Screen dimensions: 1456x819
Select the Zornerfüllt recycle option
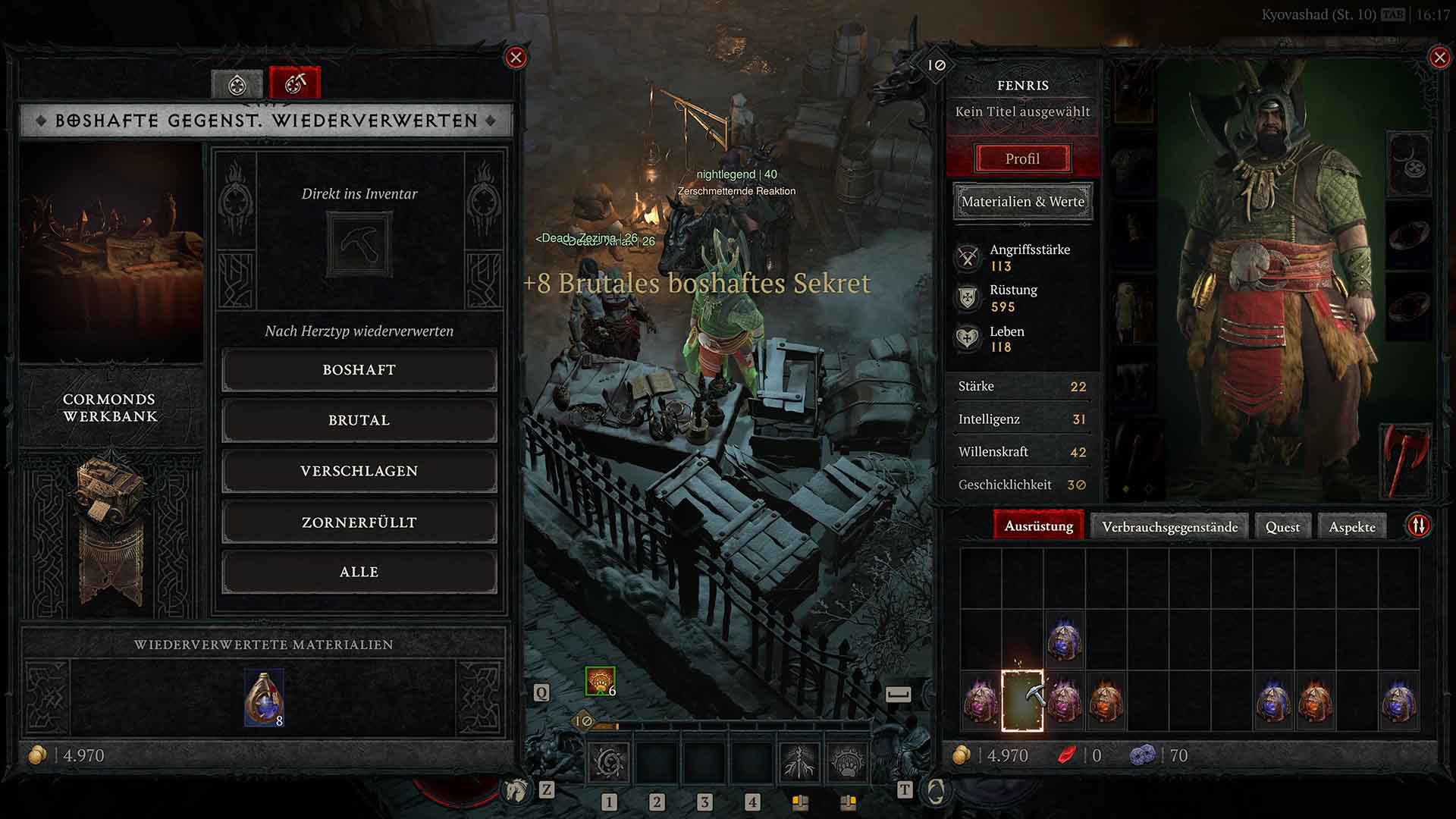pos(358,522)
